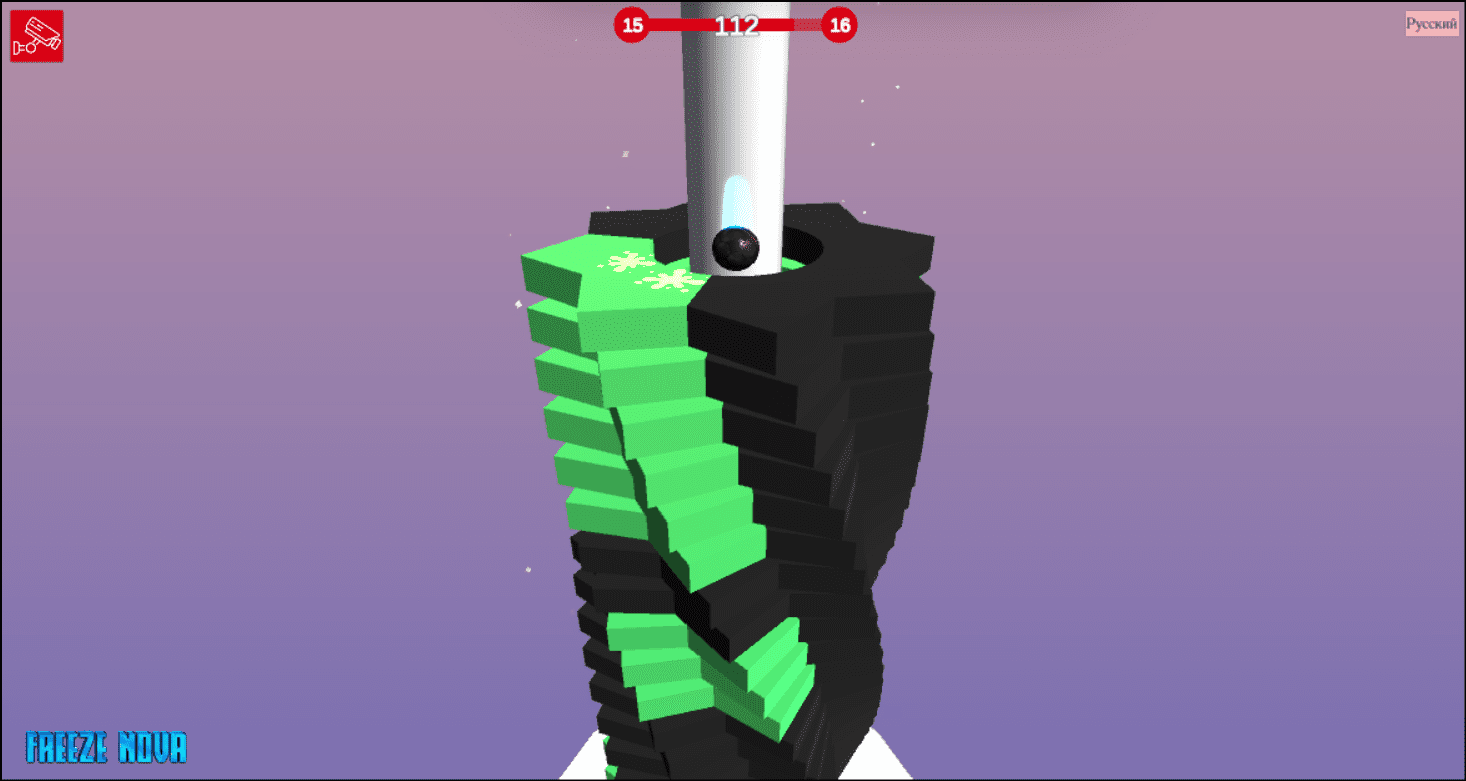The image size is (1466, 781).
Task: Select the current level tab labeled 15
Action: click(x=632, y=26)
